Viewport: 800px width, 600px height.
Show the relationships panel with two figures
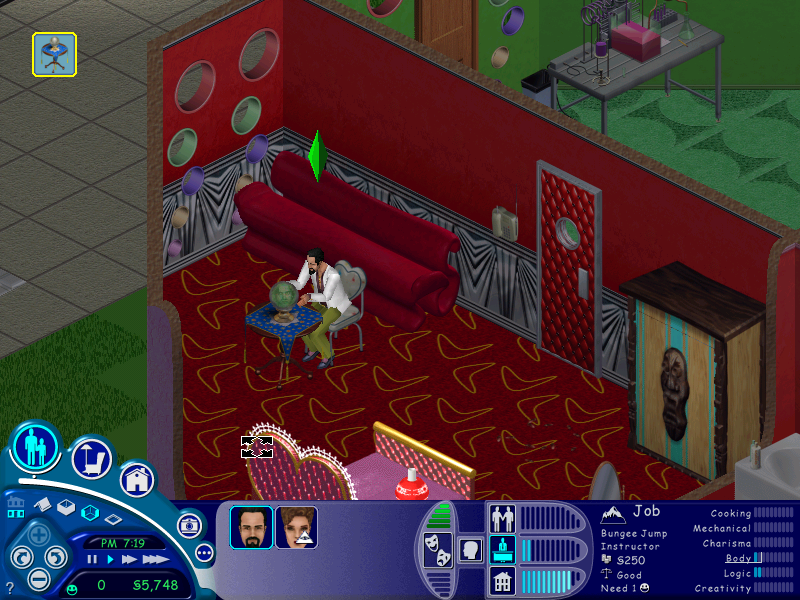[502, 518]
